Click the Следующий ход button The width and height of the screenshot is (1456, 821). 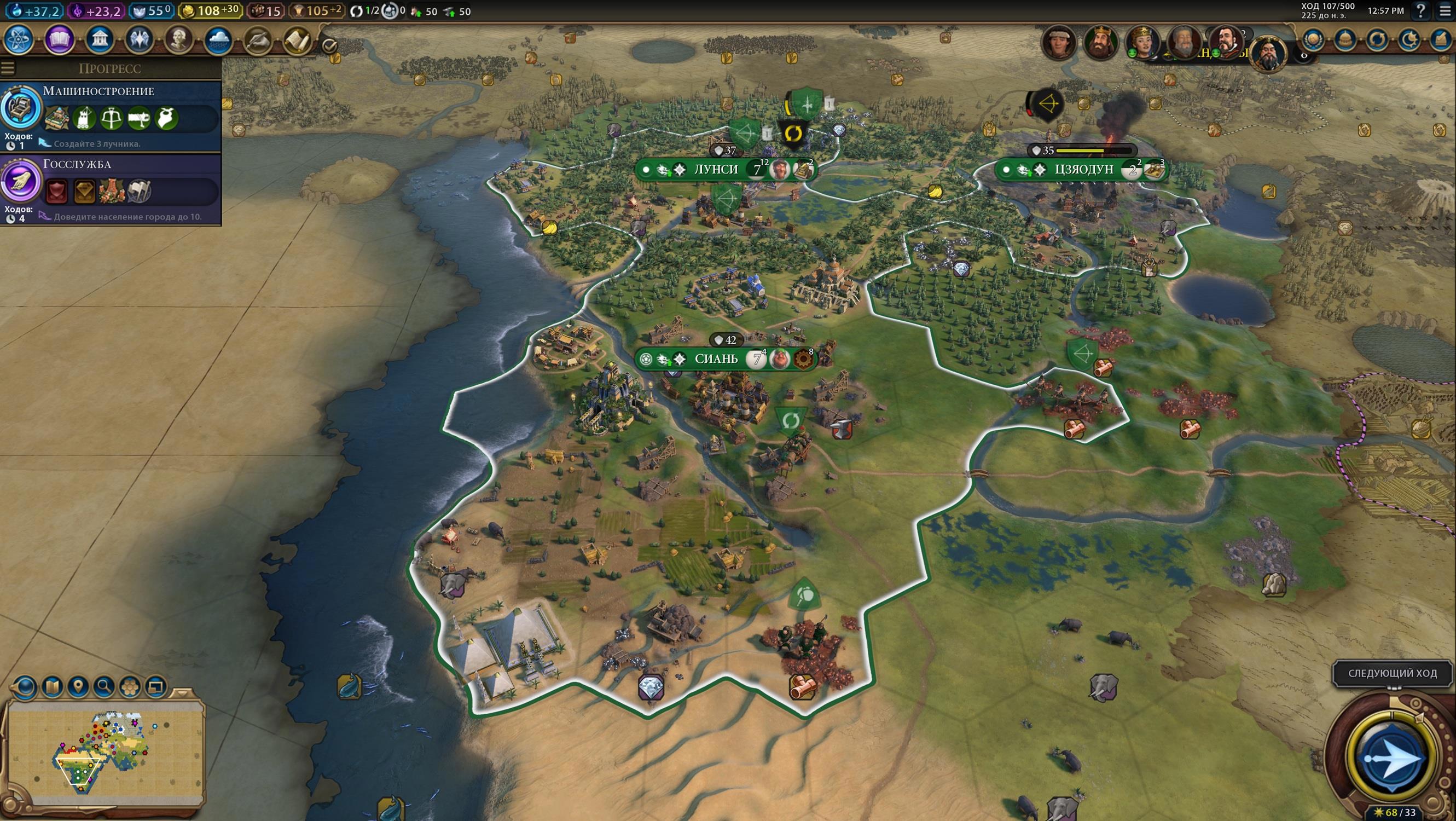coord(1392,673)
